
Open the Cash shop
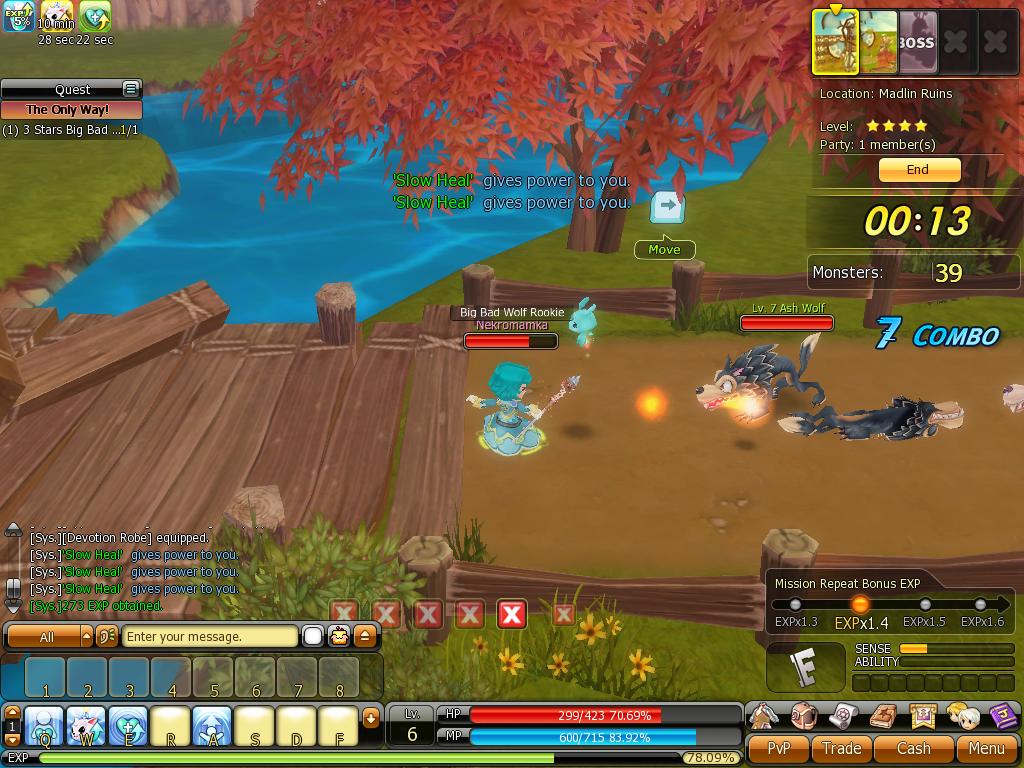pos(913,748)
